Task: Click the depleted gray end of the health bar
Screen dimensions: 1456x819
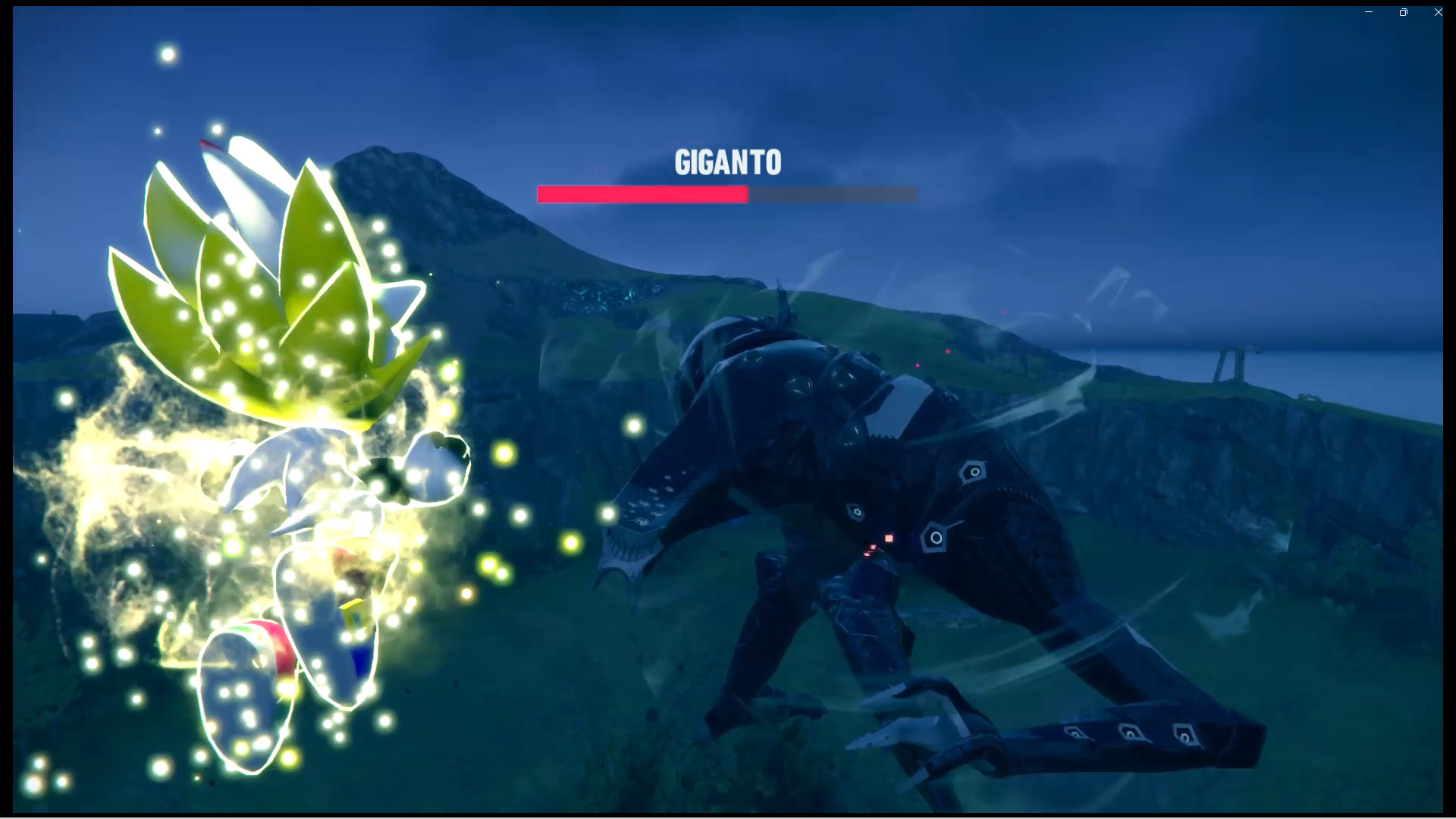Action: 834,195
